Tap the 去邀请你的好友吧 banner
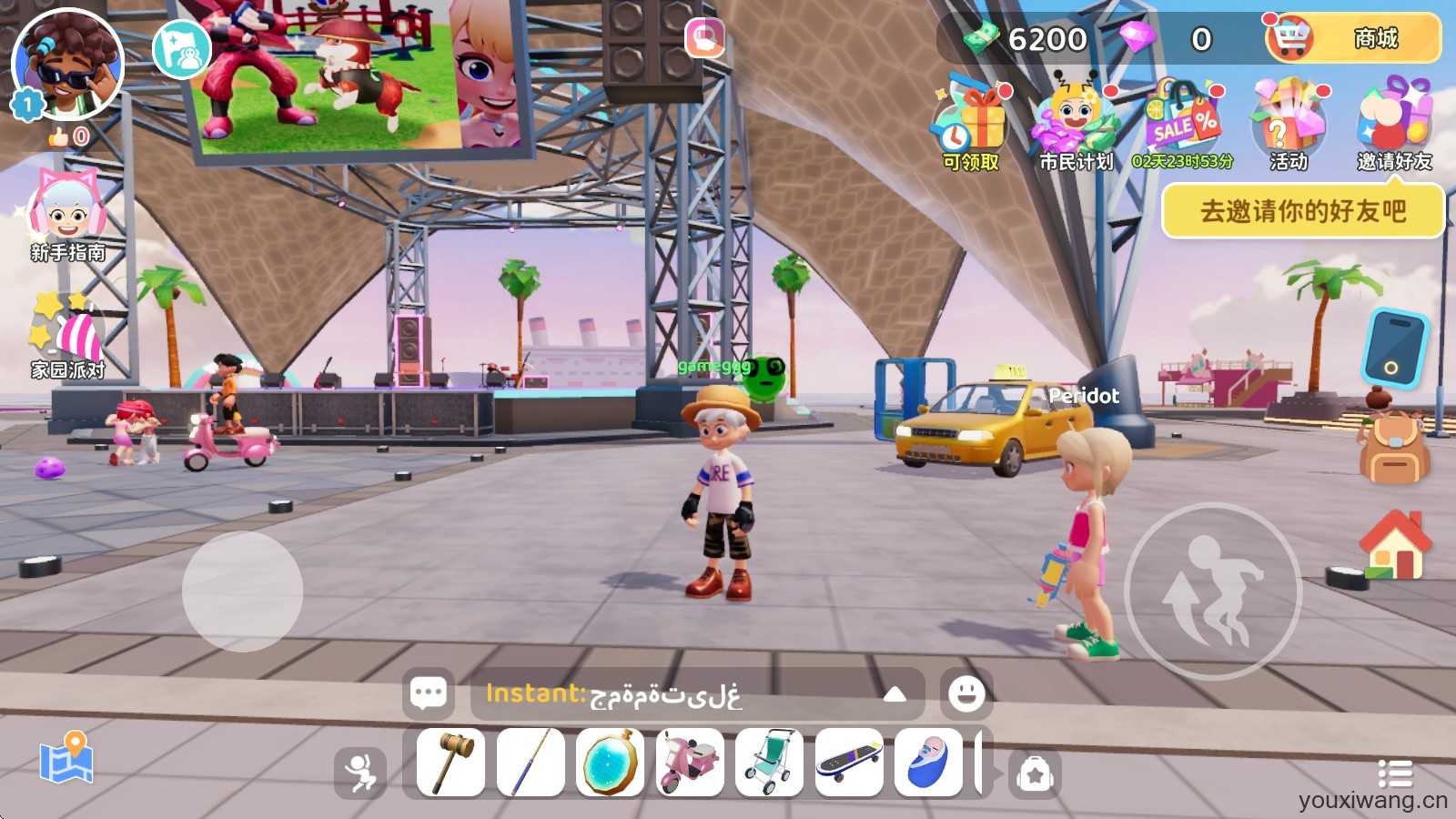 [x=1302, y=211]
